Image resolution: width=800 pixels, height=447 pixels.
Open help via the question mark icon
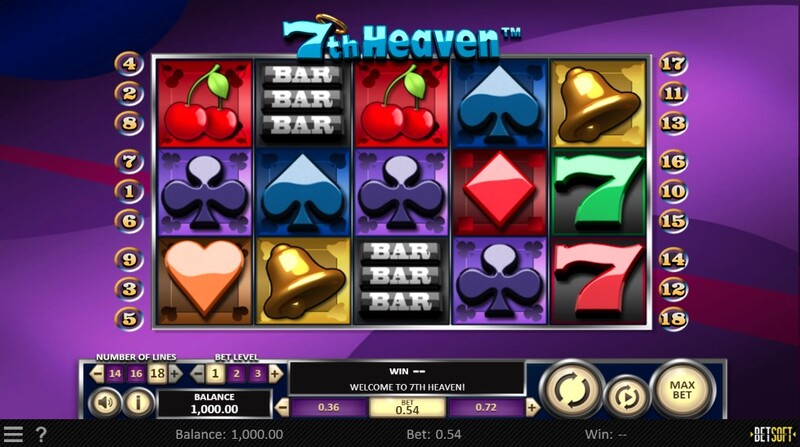click(x=41, y=435)
